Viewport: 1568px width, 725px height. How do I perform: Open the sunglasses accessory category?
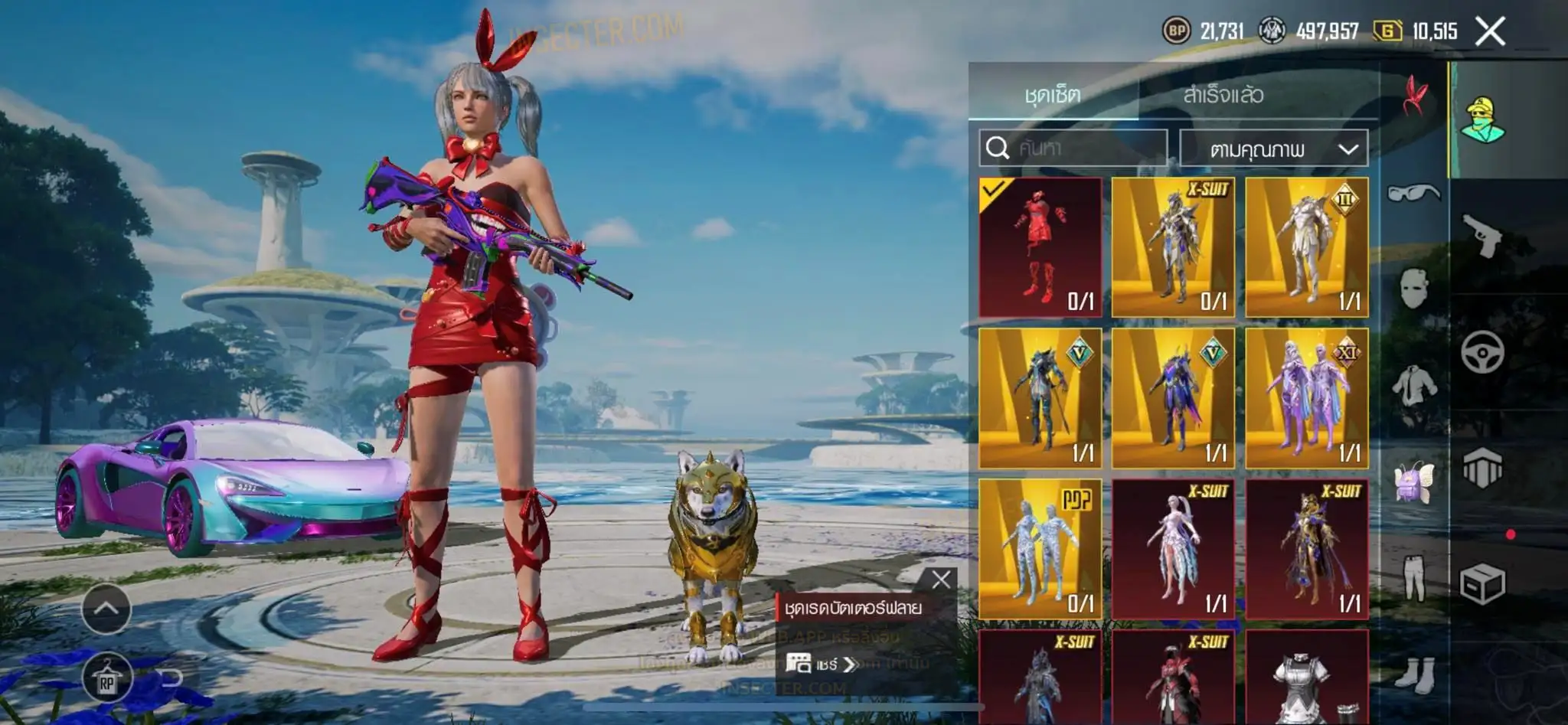[1413, 193]
